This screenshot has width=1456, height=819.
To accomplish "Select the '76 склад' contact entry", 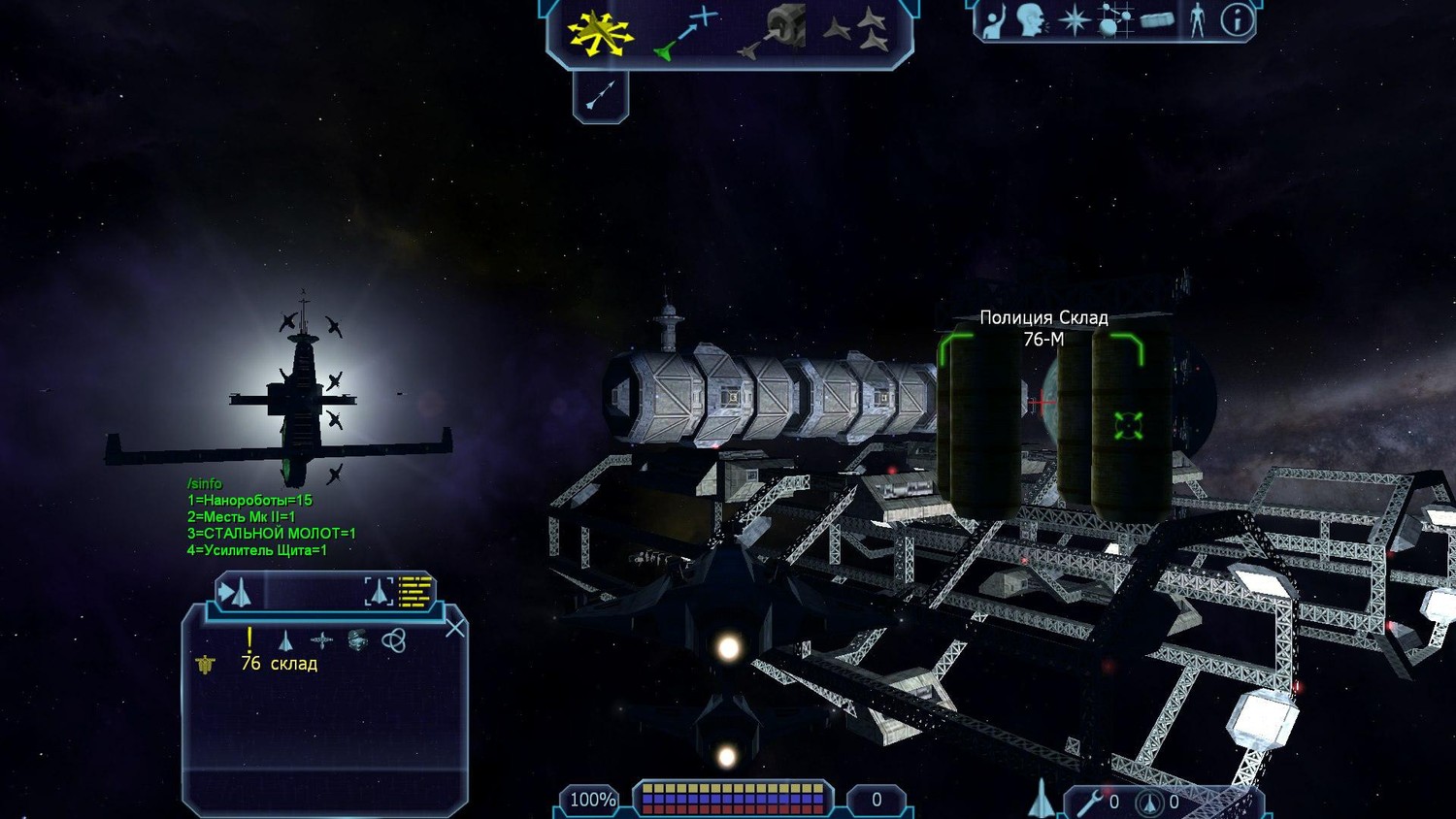I will [x=280, y=664].
